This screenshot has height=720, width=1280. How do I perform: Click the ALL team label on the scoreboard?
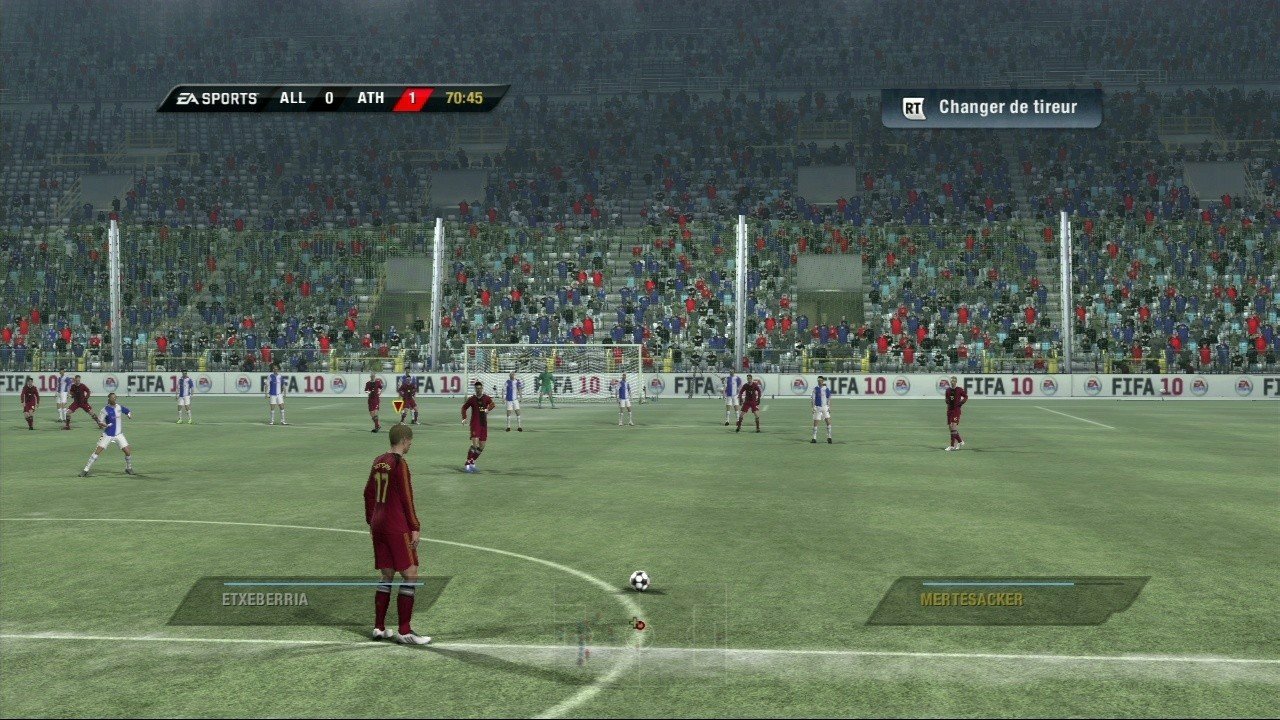(x=293, y=97)
